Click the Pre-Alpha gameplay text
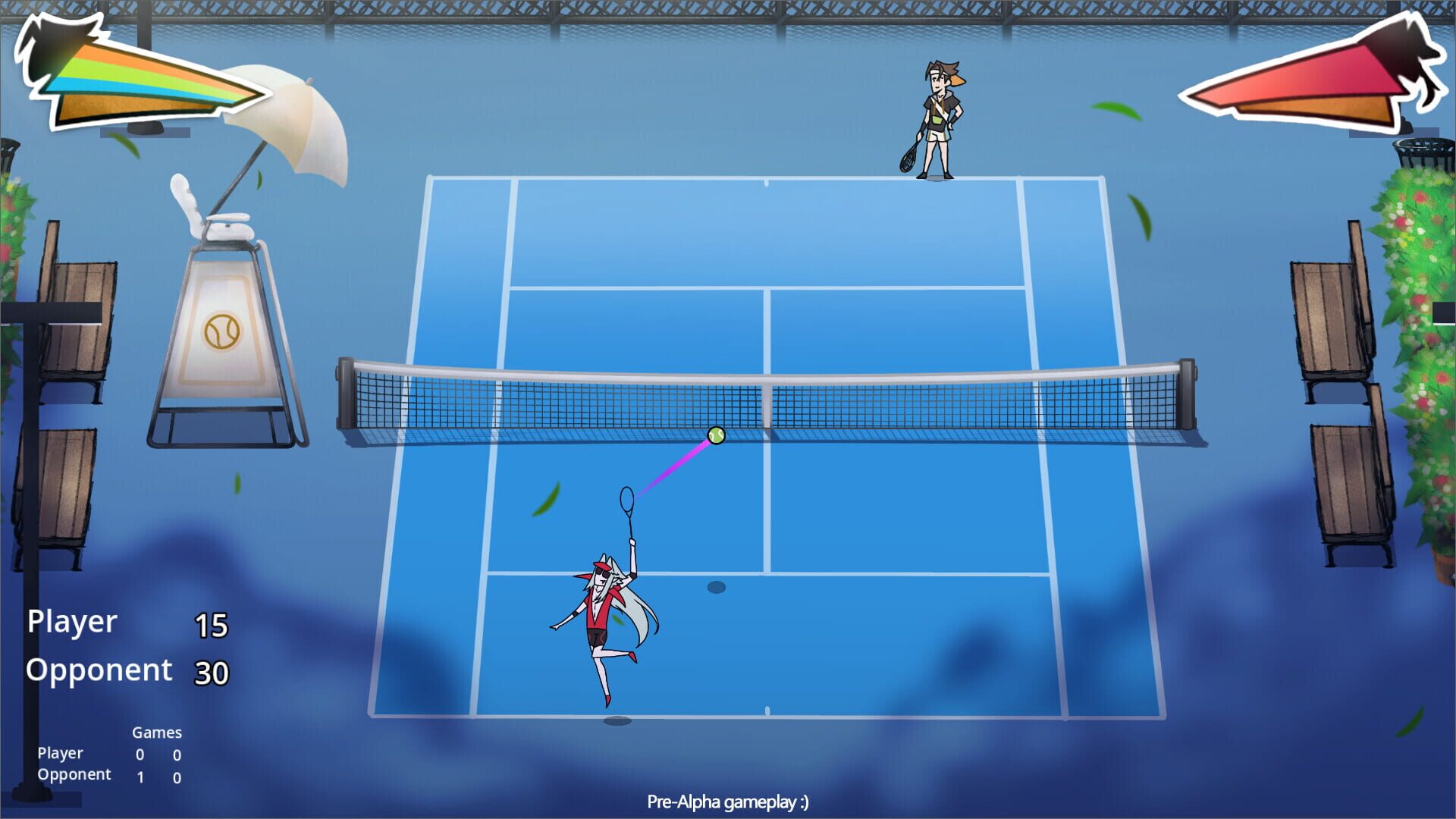This screenshot has height=819, width=1456. 728,800
